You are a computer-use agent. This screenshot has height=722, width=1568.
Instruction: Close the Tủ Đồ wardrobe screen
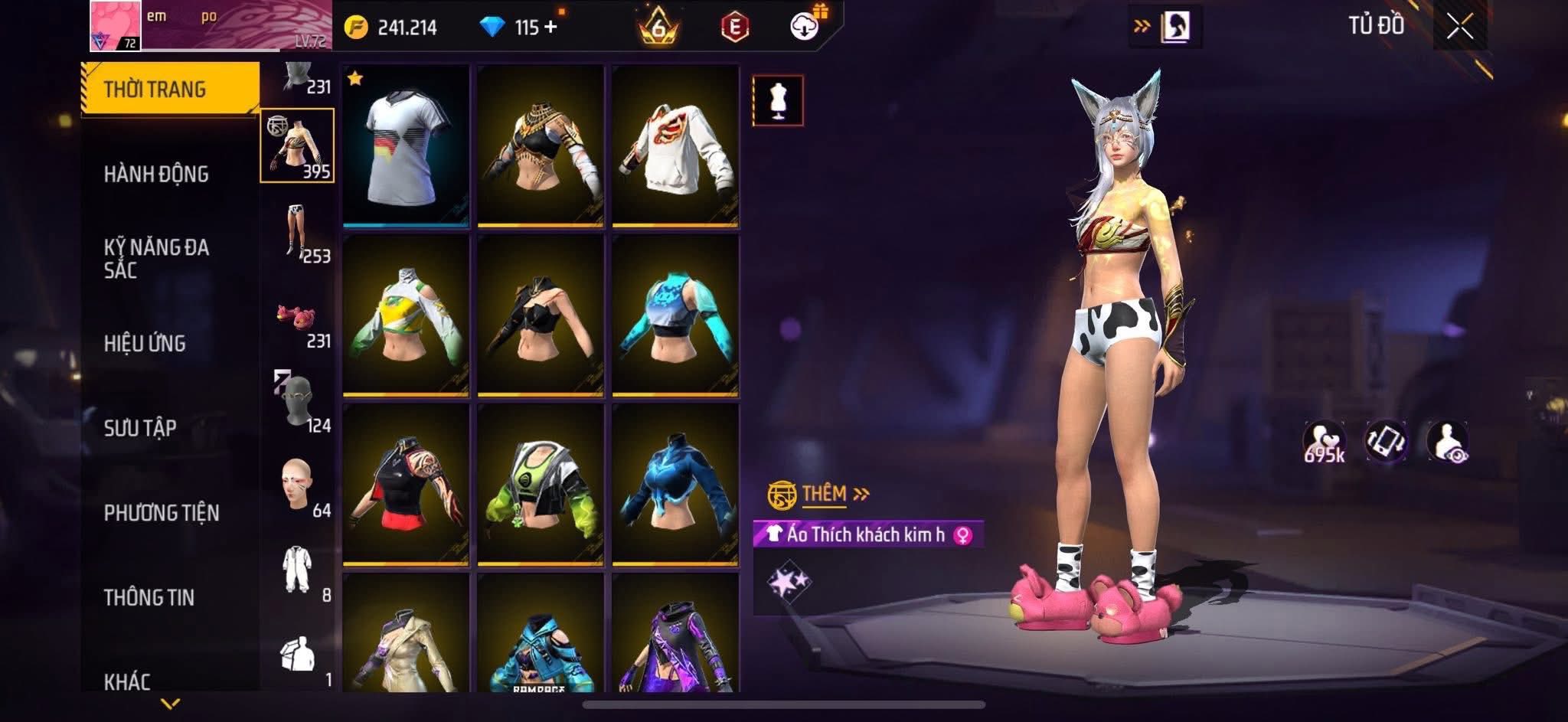click(x=1459, y=28)
